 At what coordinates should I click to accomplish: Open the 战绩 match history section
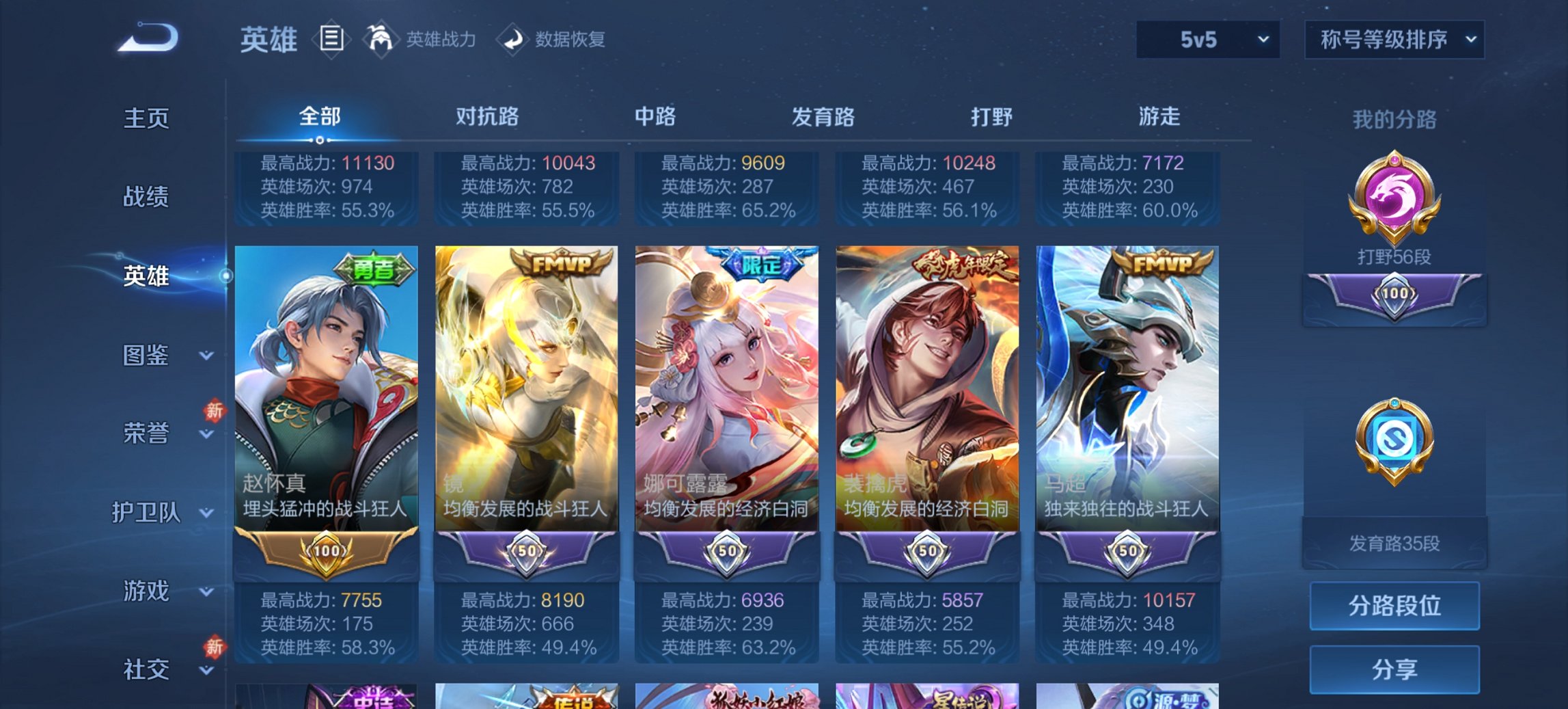(x=147, y=198)
